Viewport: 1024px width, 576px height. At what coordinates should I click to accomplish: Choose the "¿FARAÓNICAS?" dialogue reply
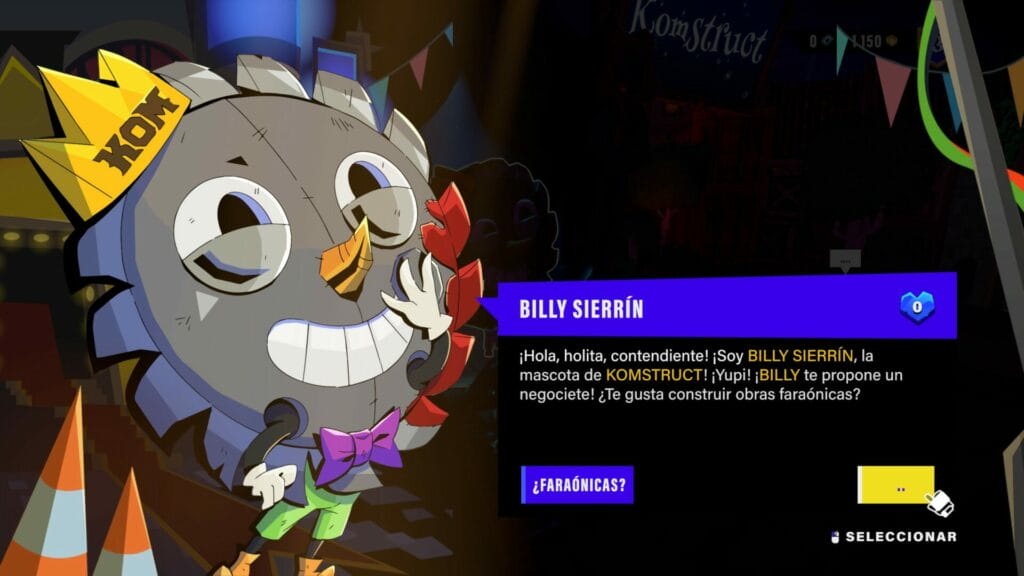(x=578, y=485)
